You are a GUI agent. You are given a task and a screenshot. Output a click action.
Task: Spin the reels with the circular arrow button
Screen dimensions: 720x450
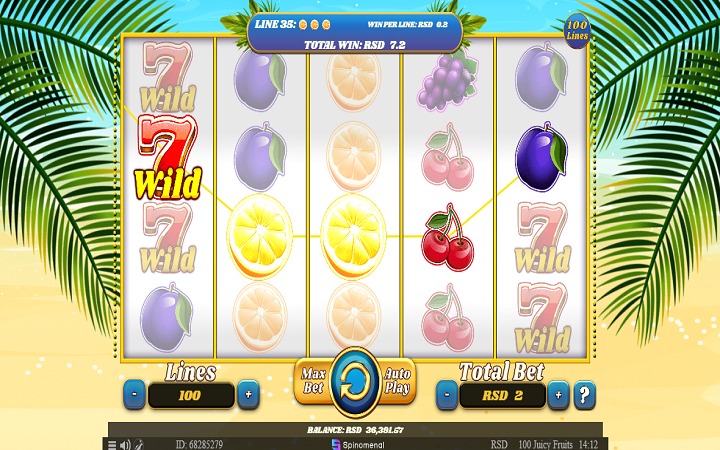click(x=354, y=381)
